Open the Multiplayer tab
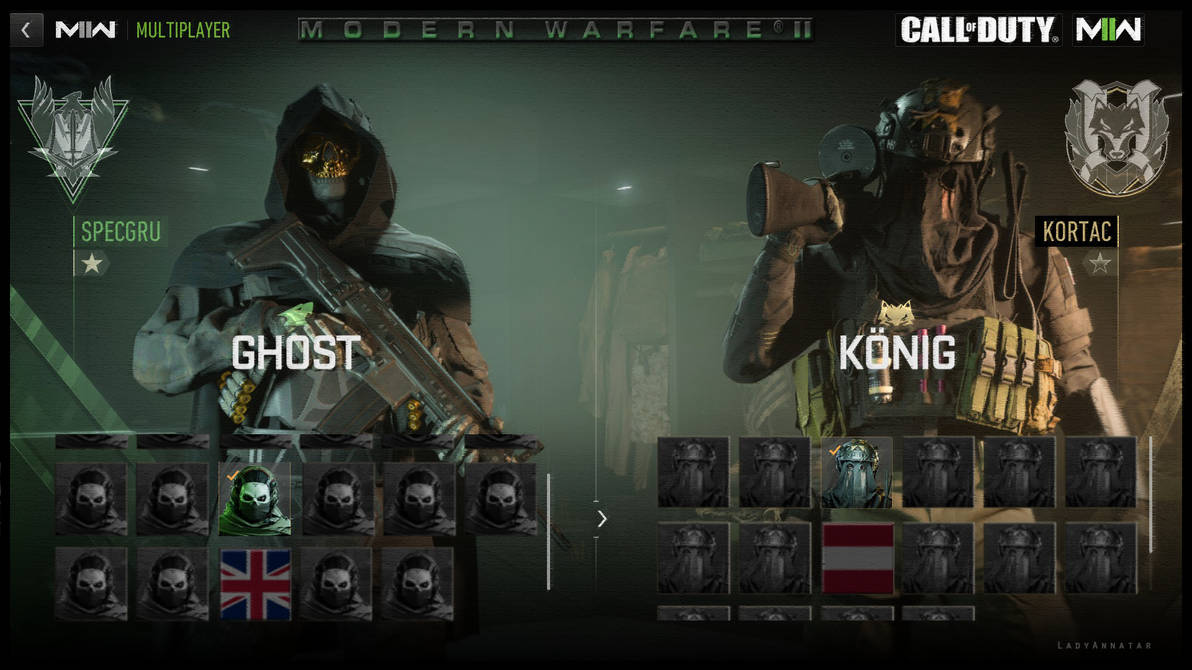The image size is (1192, 670). 183,30
